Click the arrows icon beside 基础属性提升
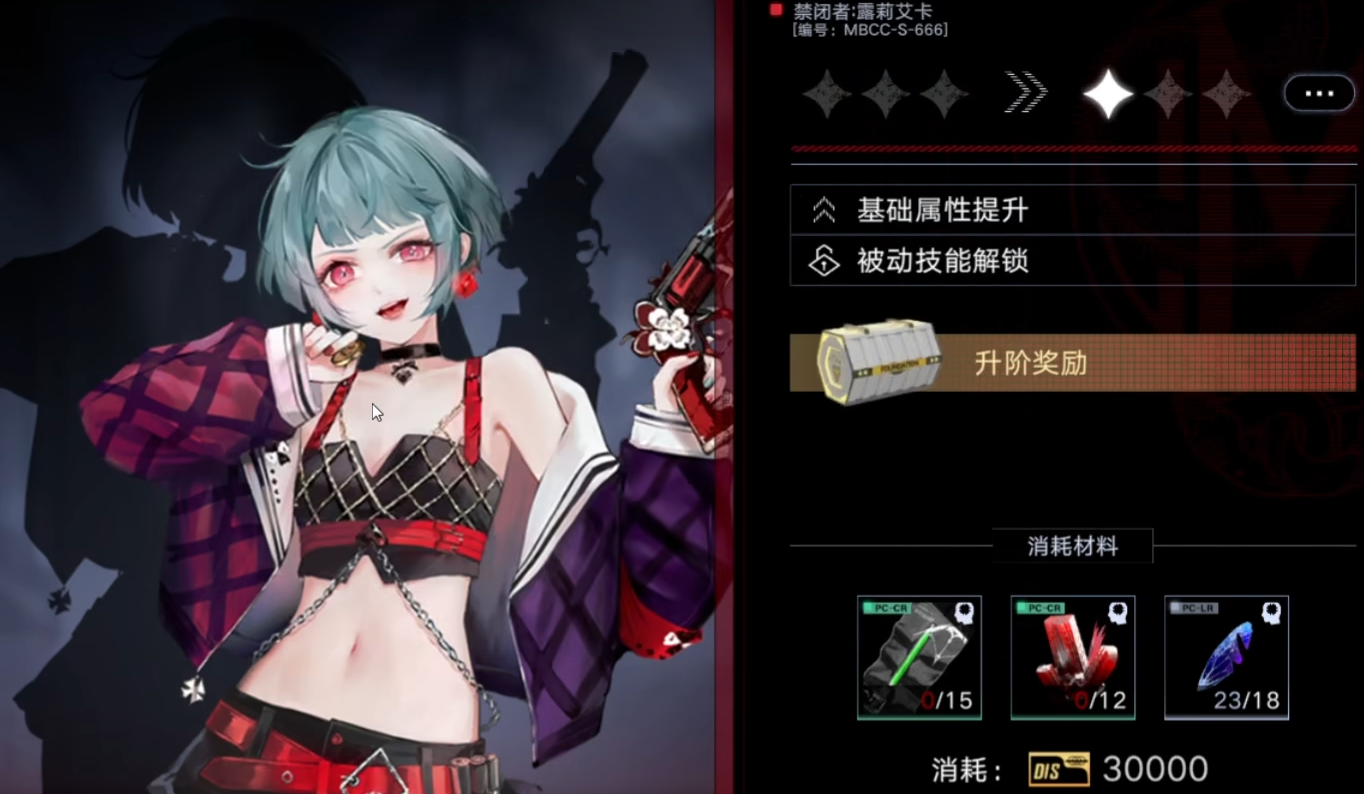This screenshot has width=1364, height=794. (x=824, y=208)
